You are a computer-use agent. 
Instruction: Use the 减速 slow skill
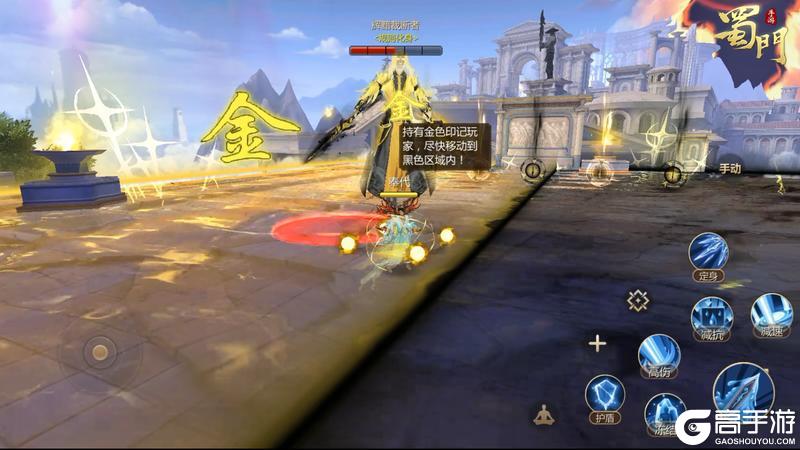771,313
